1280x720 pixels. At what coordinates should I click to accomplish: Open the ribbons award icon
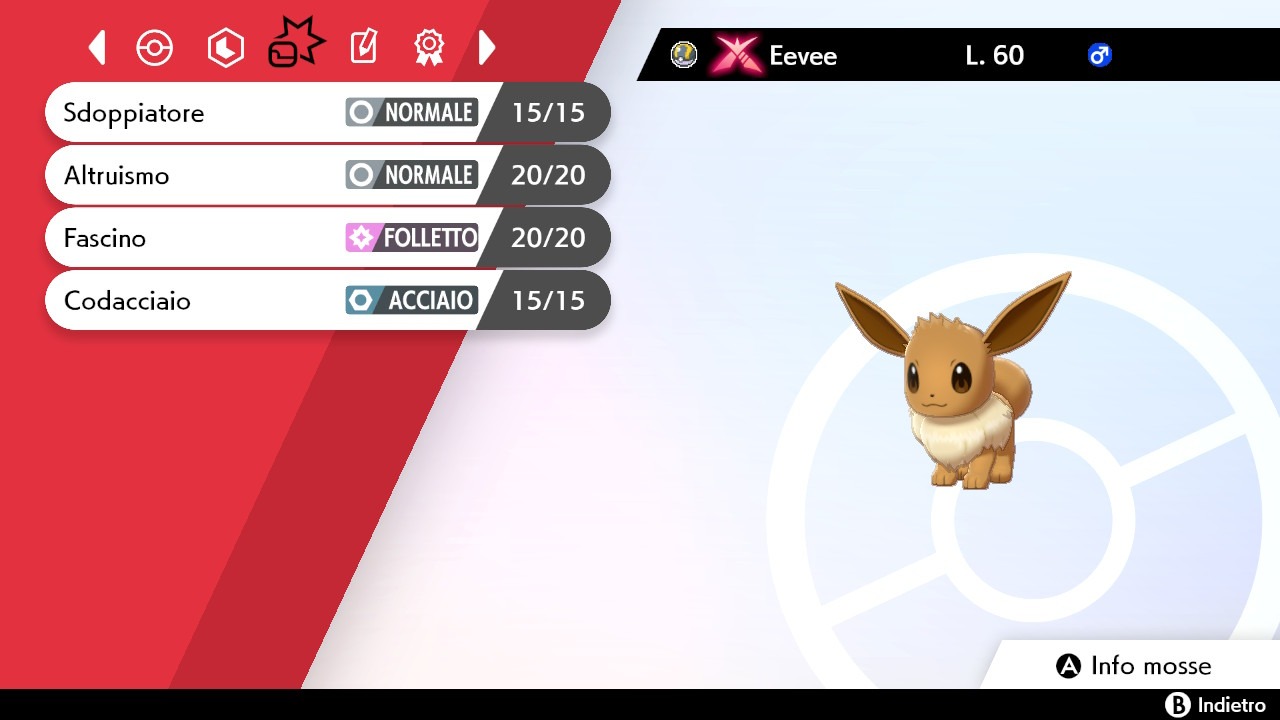click(x=429, y=46)
